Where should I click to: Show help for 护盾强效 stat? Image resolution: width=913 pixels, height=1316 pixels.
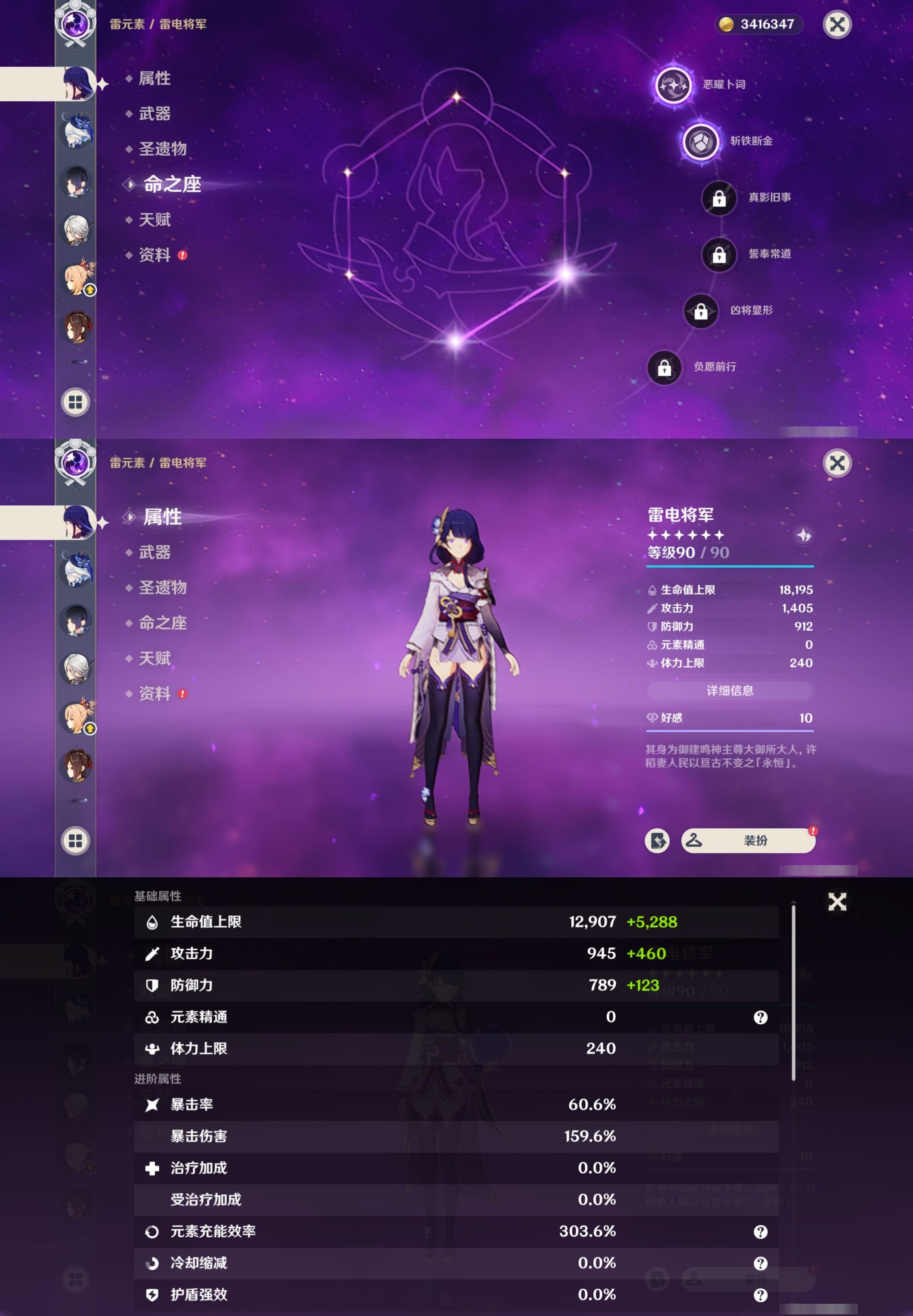[760, 1295]
